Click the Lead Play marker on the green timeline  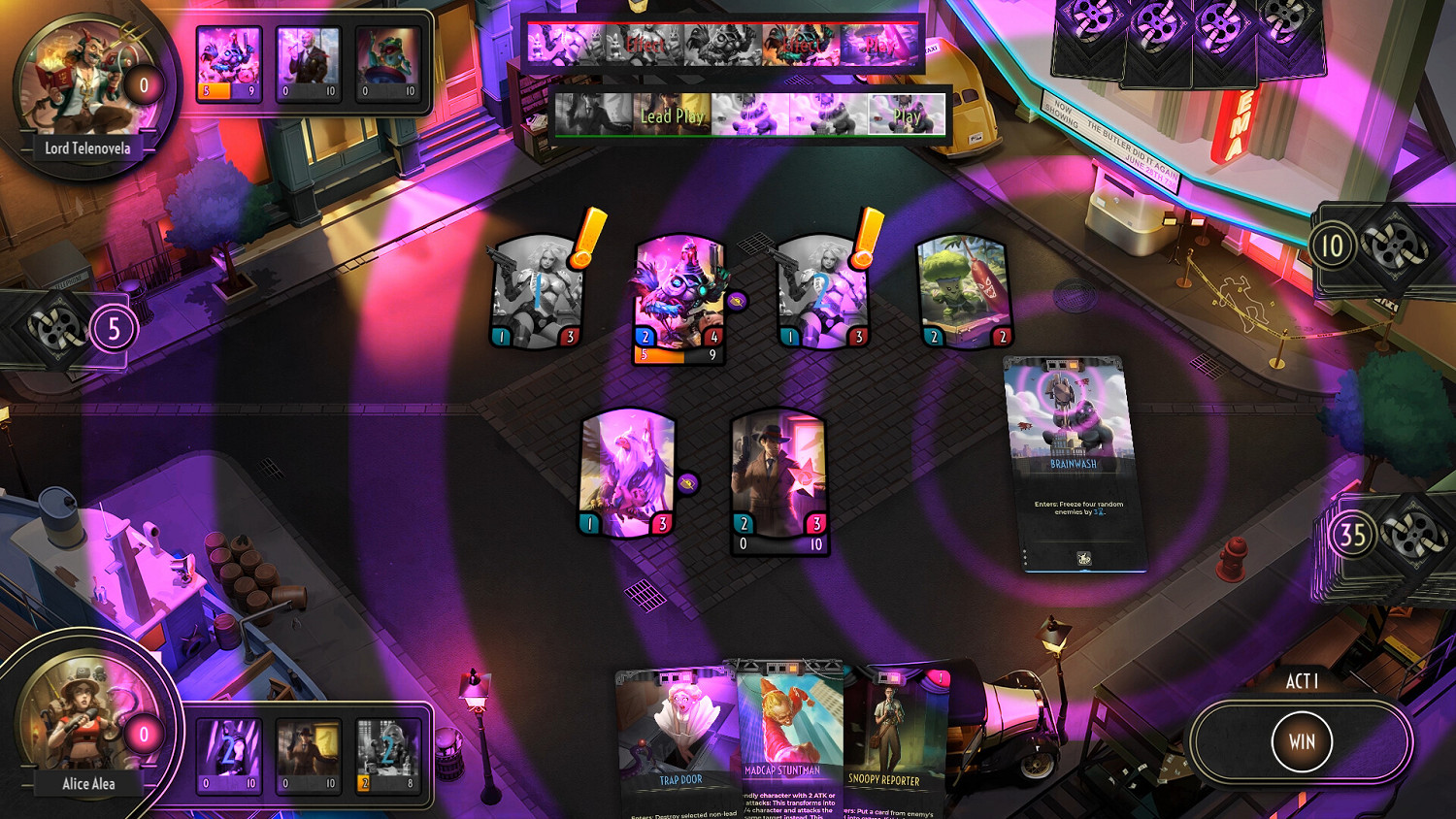tap(673, 115)
